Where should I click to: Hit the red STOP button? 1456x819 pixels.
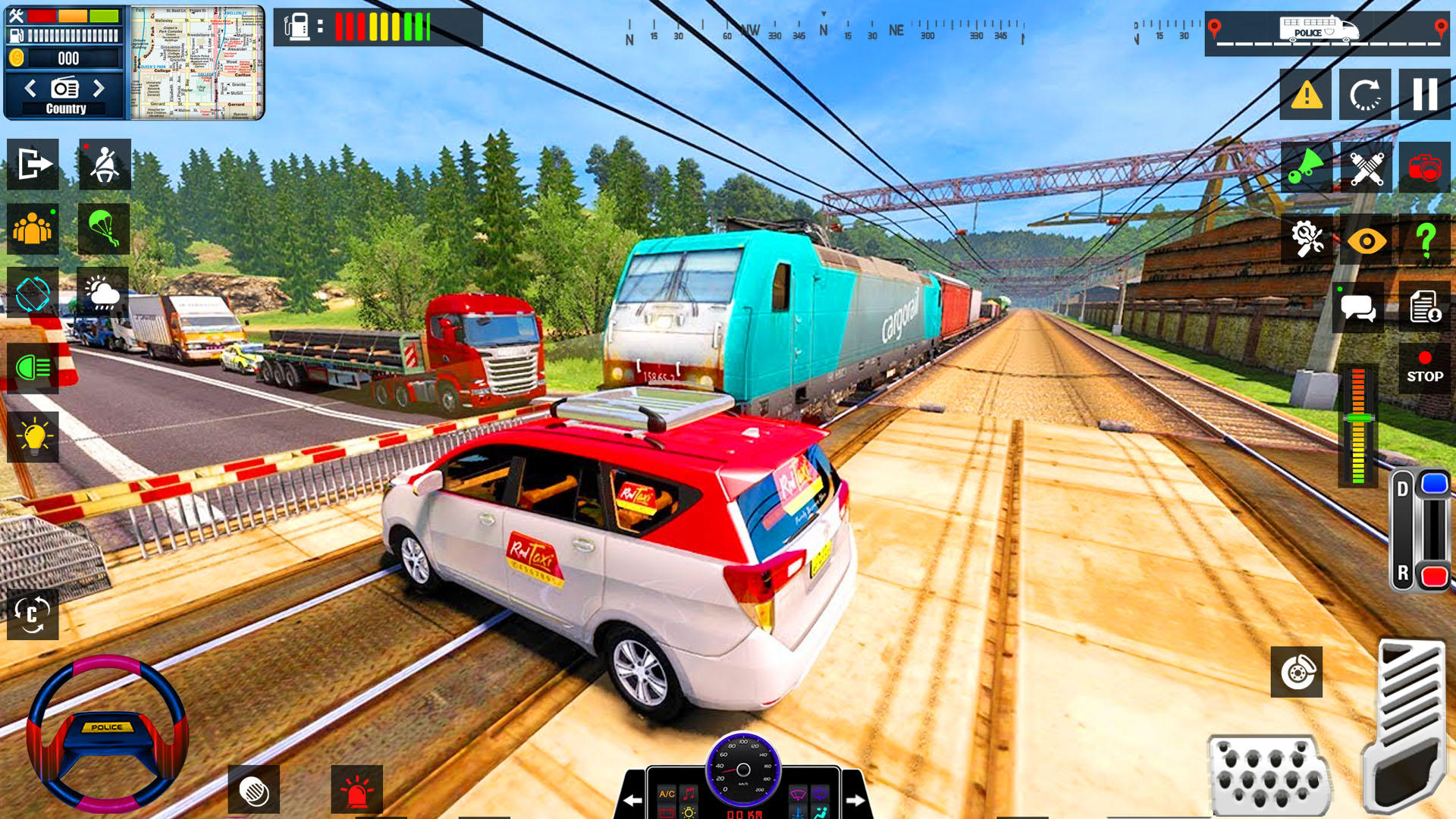tap(1425, 369)
